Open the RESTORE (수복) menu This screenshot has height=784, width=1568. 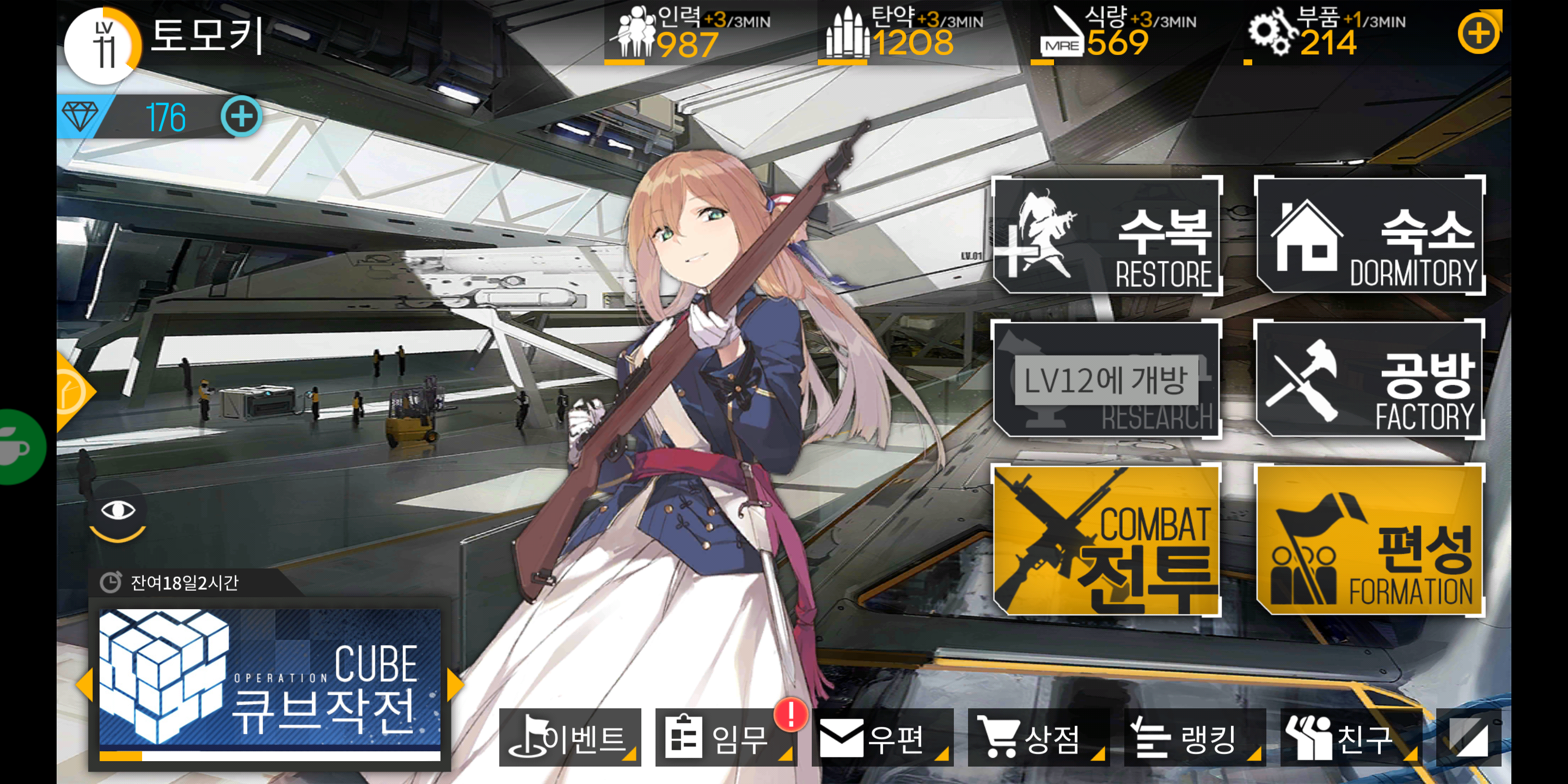tap(1107, 236)
